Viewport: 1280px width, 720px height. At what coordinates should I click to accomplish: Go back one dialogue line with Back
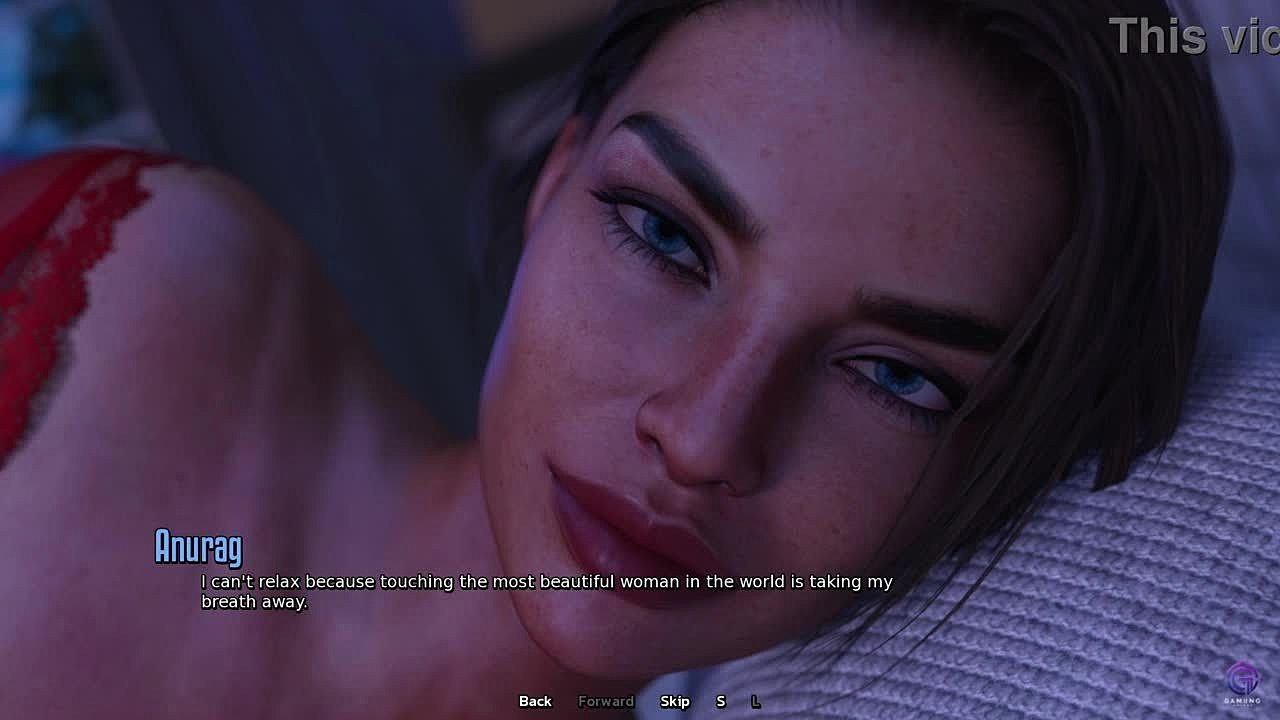click(x=535, y=701)
